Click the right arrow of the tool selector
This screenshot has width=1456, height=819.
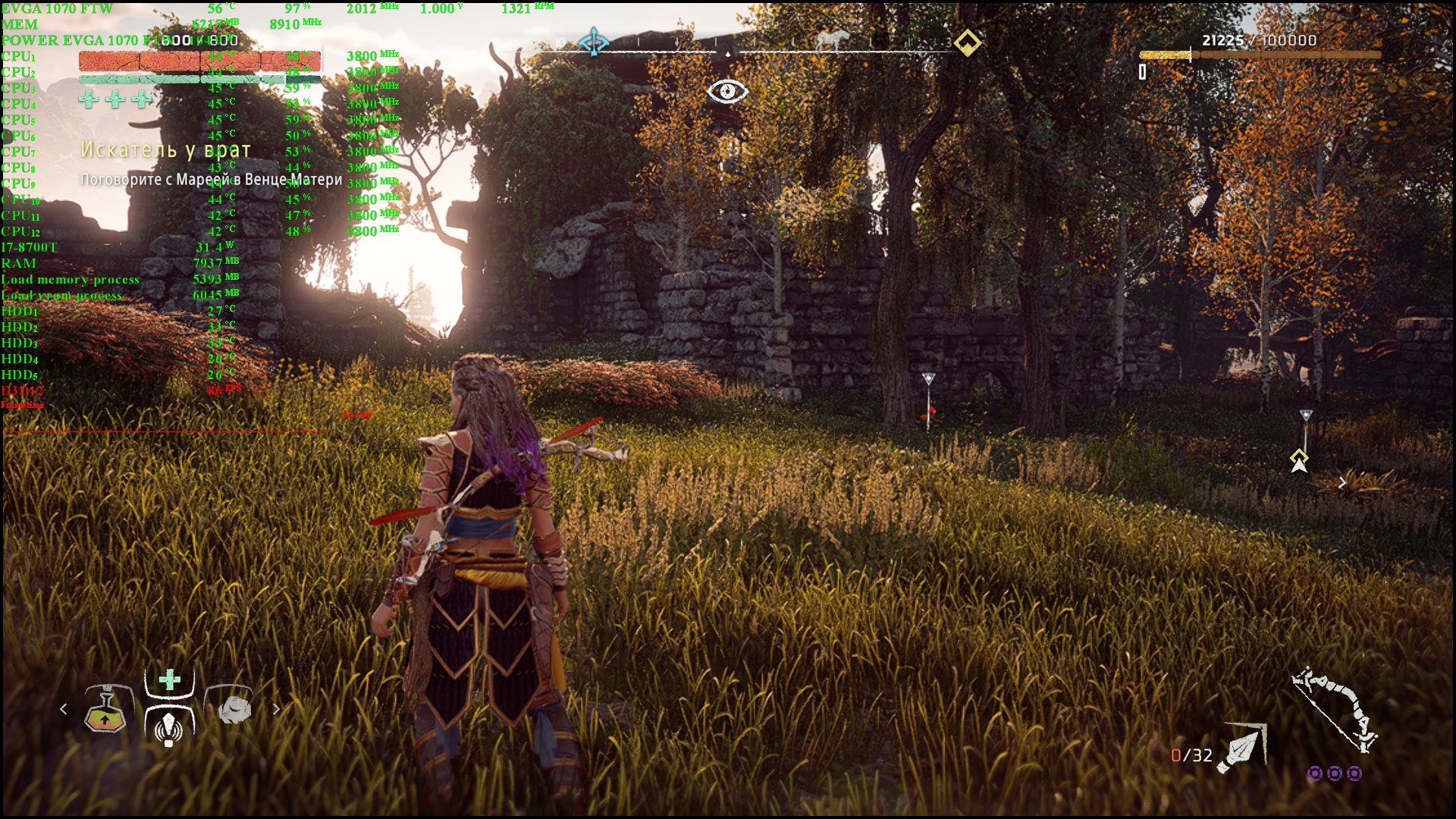coord(276,709)
